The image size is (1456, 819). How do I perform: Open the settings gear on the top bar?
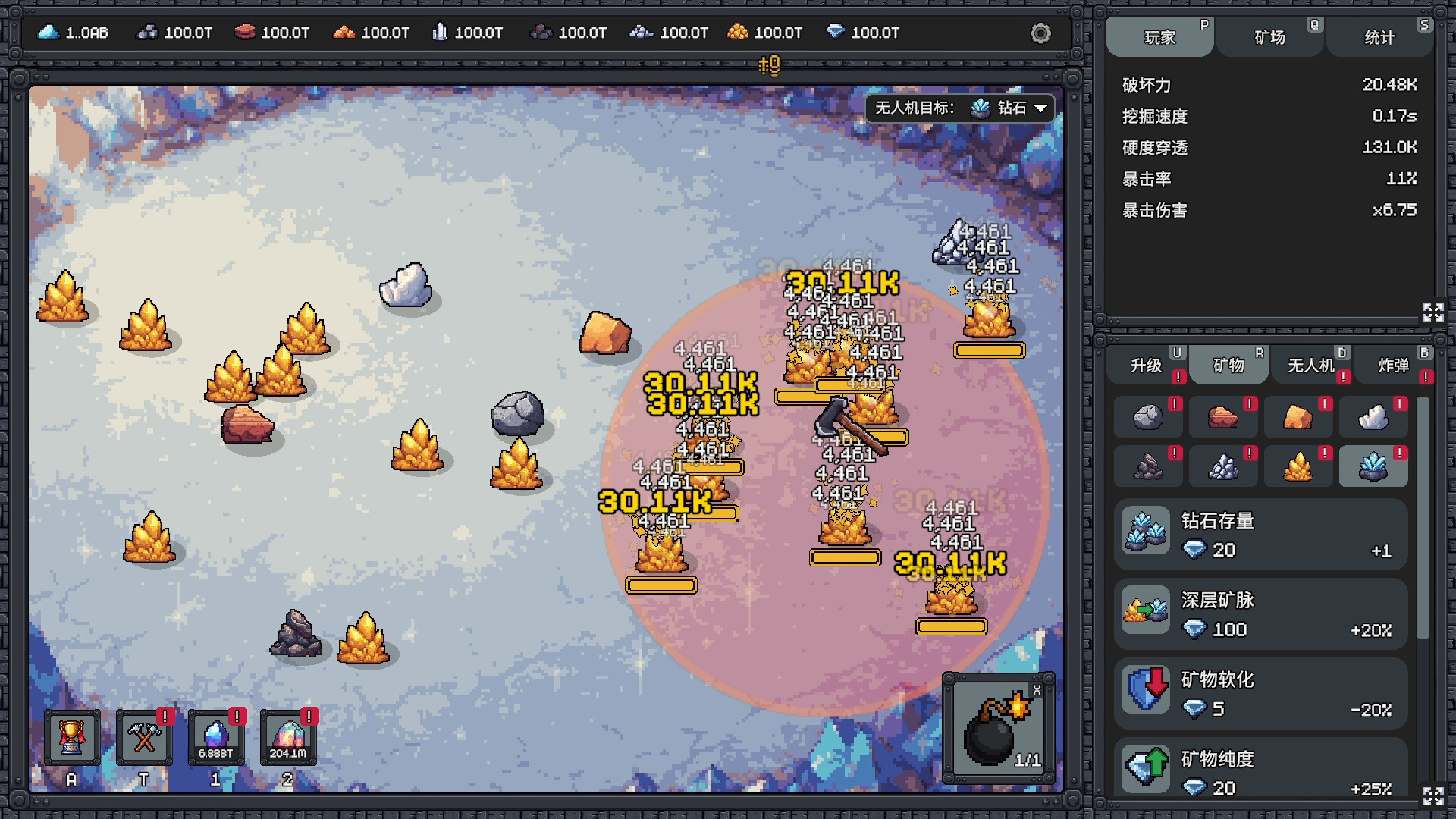coord(1040,33)
